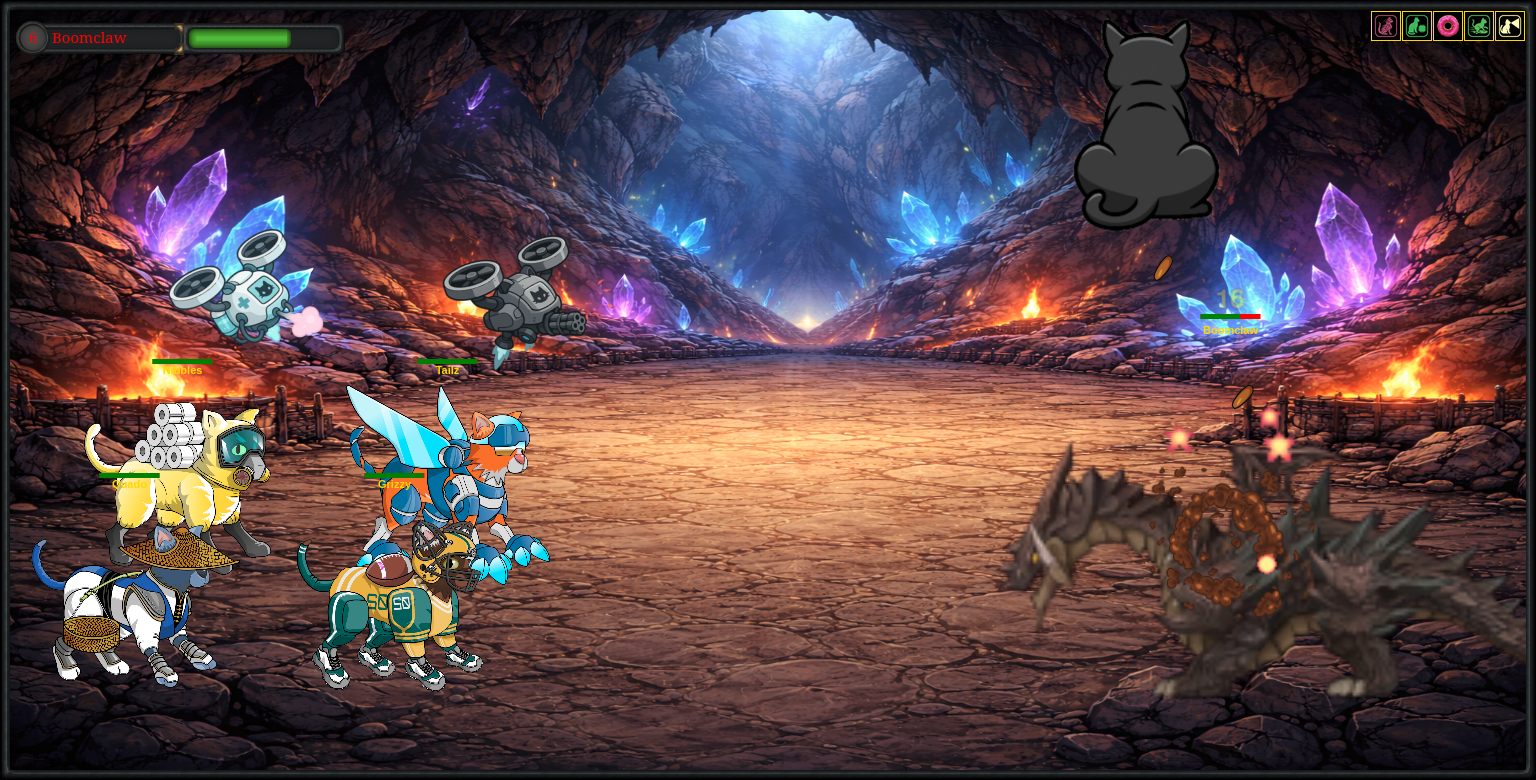The width and height of the screenshot is (1536, 780).
Task: Select the green cat-with-cube ability icon
Action: tap(1416, 26)
